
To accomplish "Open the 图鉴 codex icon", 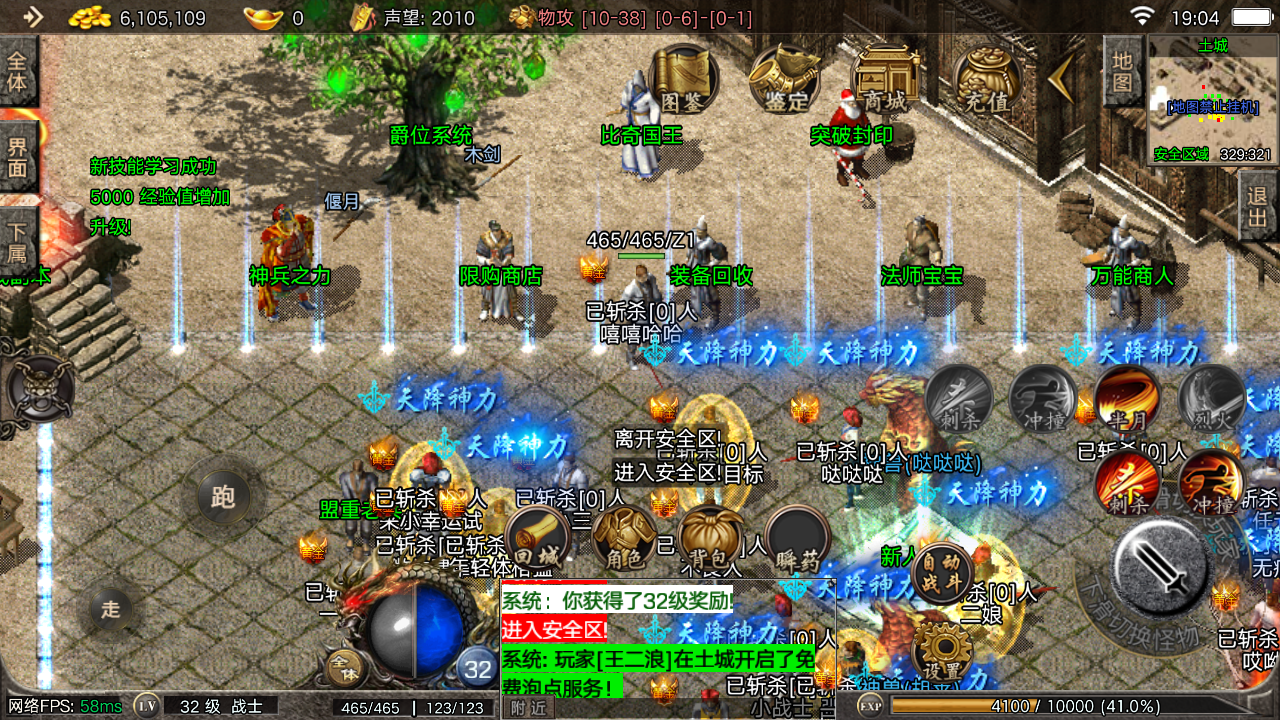I will (x=685, y=78).
